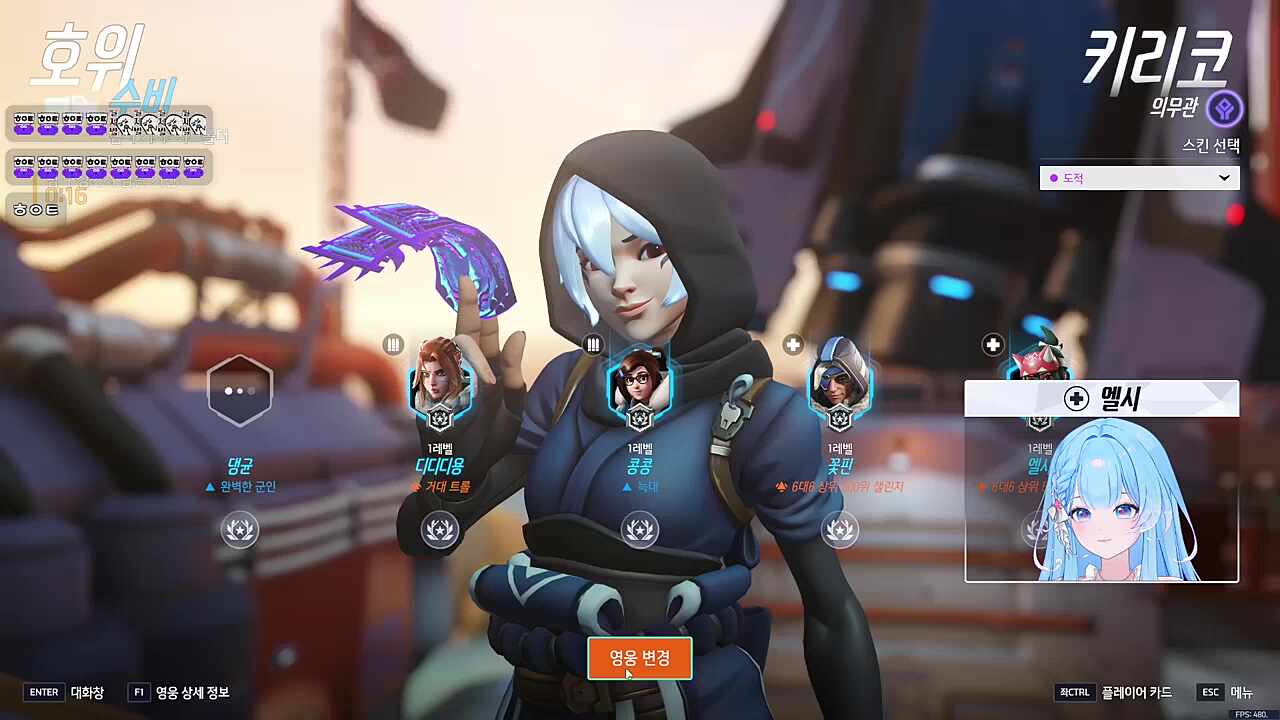This screenshot has height=720, width=1280.
Task: Open the 도적 skin selection dropdown
Action: (x=1138, y=177)
